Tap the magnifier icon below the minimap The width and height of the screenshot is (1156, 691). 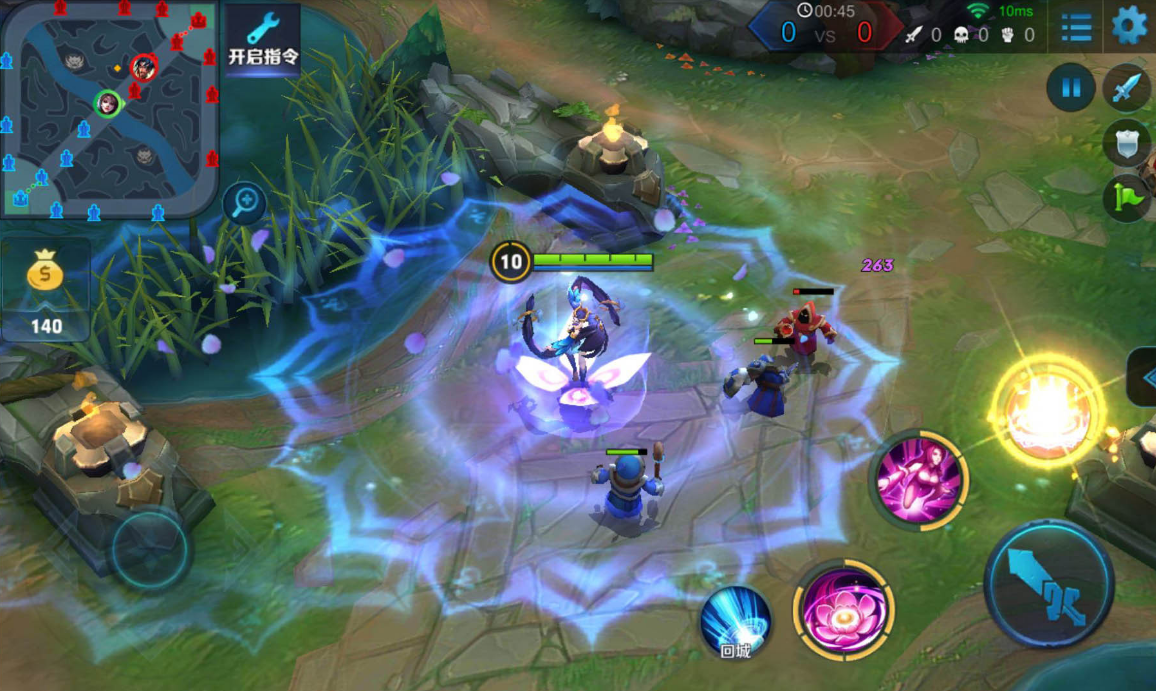click(245, 203)
